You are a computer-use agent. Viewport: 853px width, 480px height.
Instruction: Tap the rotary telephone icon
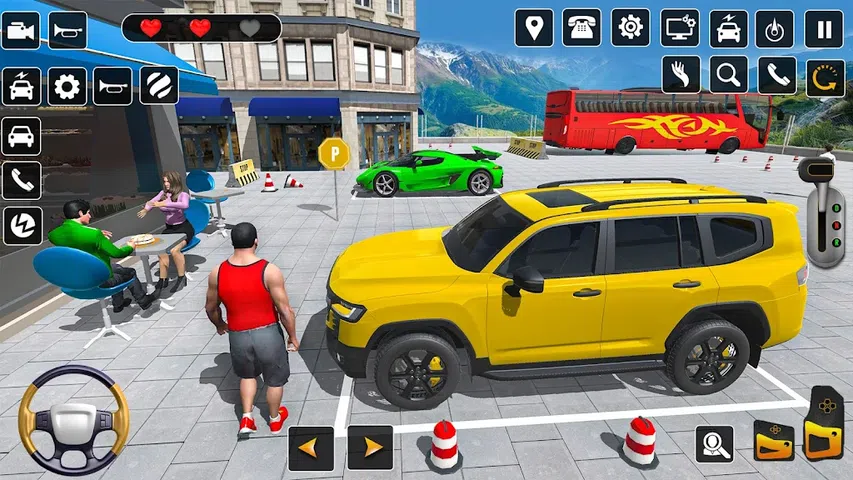point(581,28)
